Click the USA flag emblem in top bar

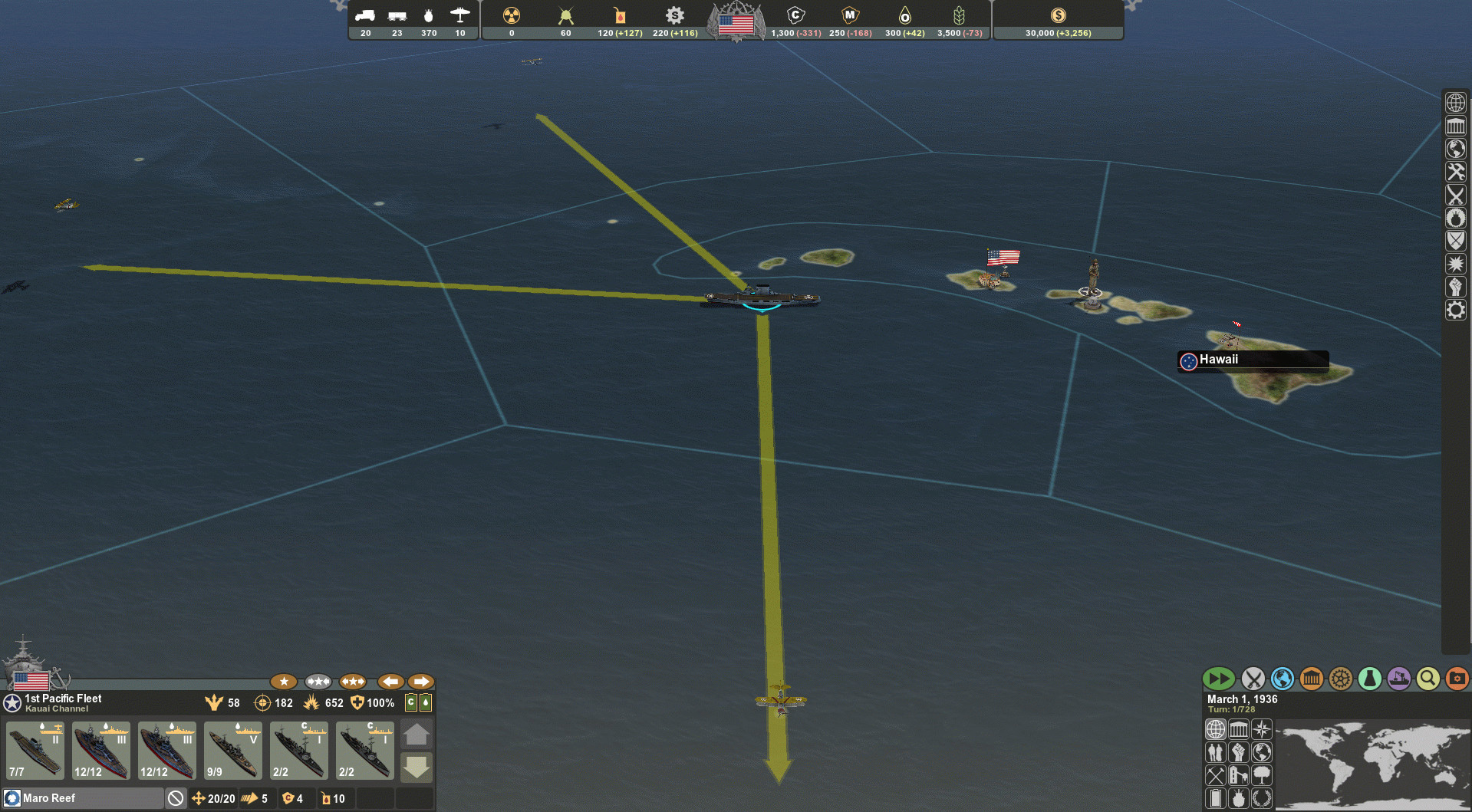736,23
